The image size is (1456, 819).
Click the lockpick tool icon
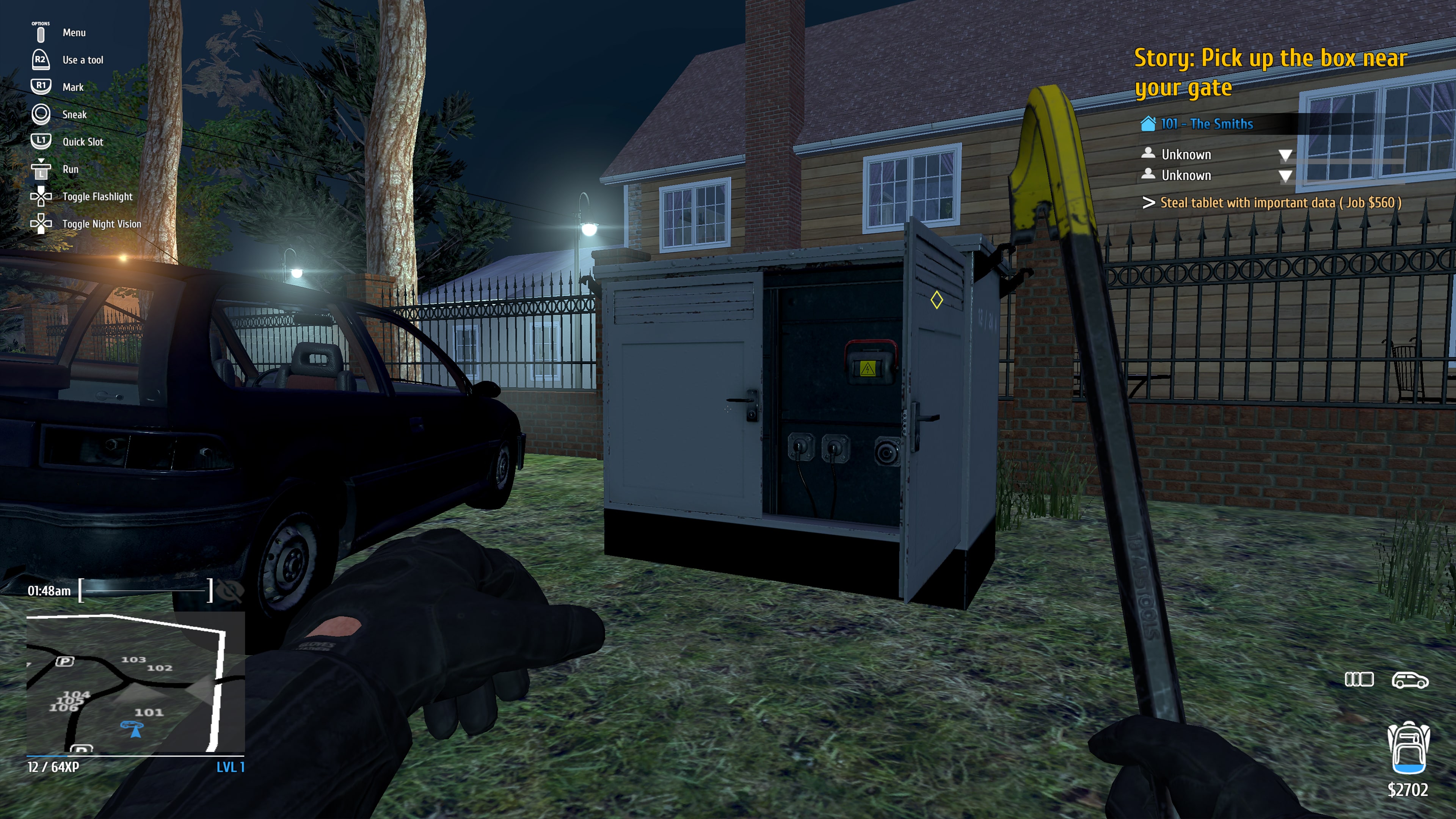(1359, 680)
